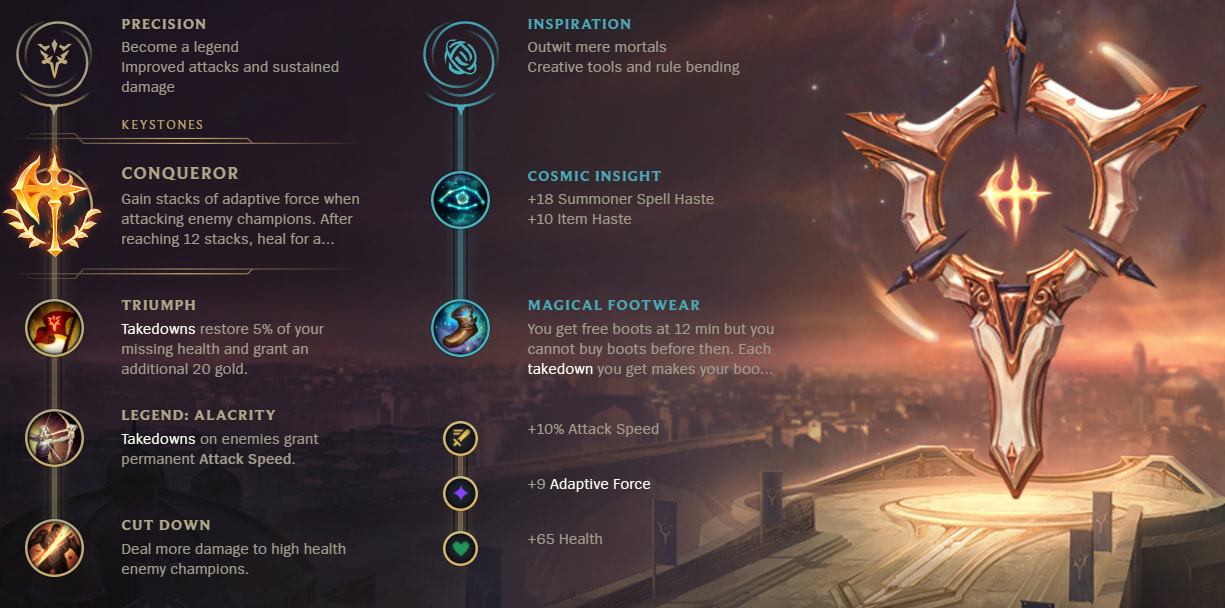The height and width of the screenshot is (608, 1225).
Task: Choose the Conqueror keystone rune
Action: 54,203
